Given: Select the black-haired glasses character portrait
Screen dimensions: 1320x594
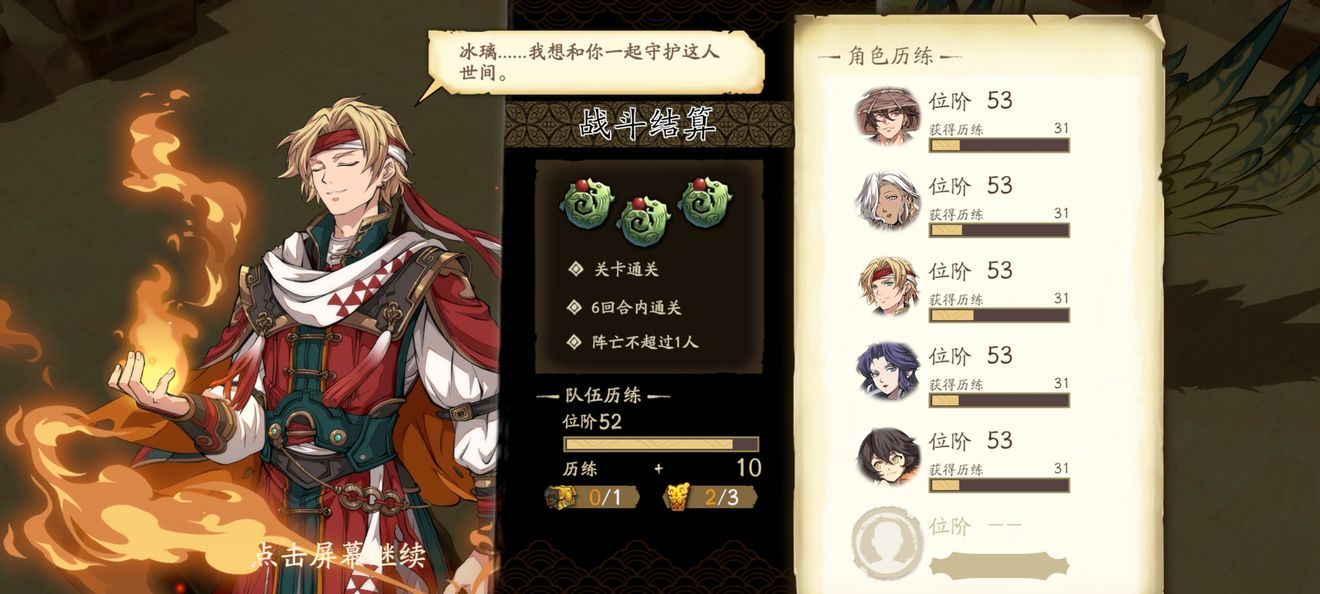Looking at the screenshot, I should point(887,456).
